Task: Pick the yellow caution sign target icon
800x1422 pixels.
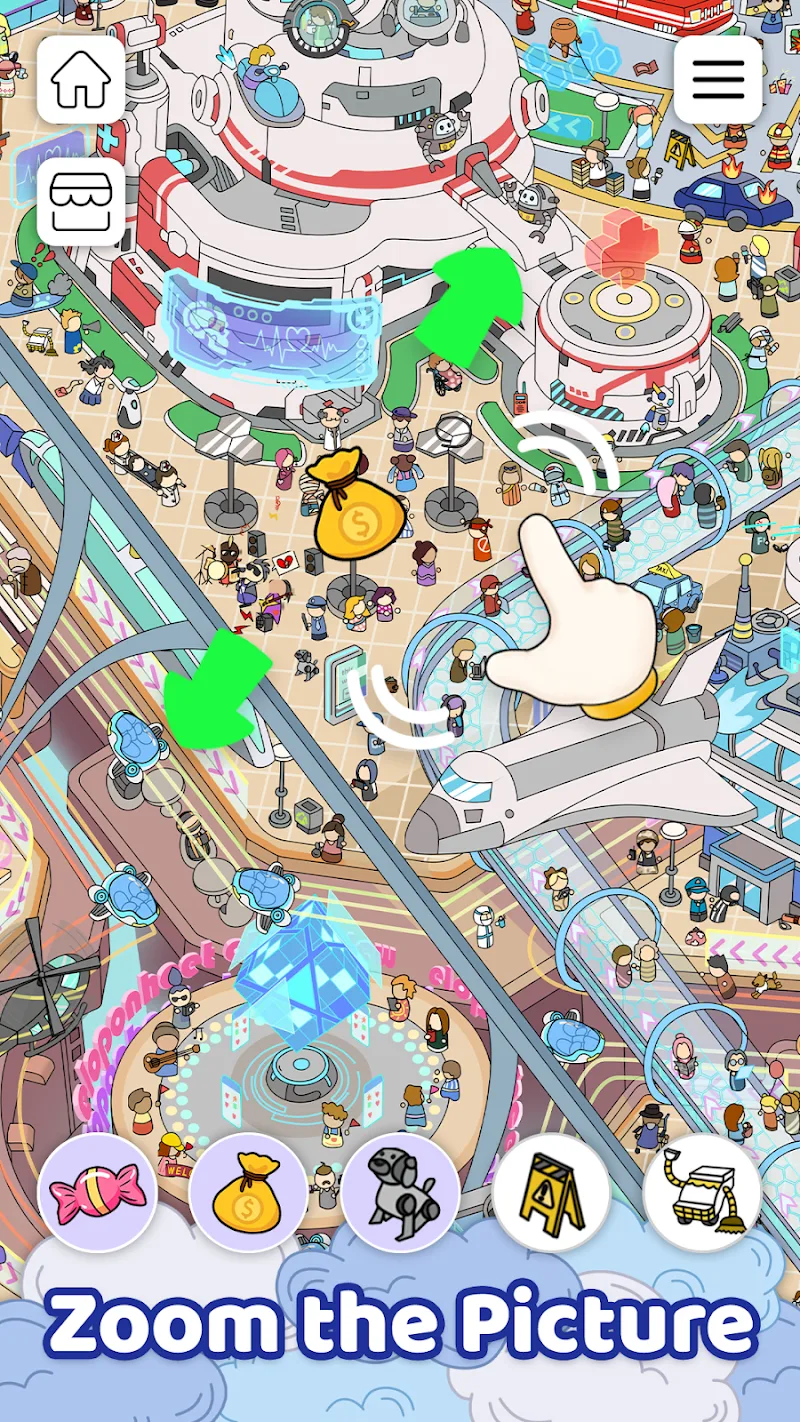Action: (551, 1192)
